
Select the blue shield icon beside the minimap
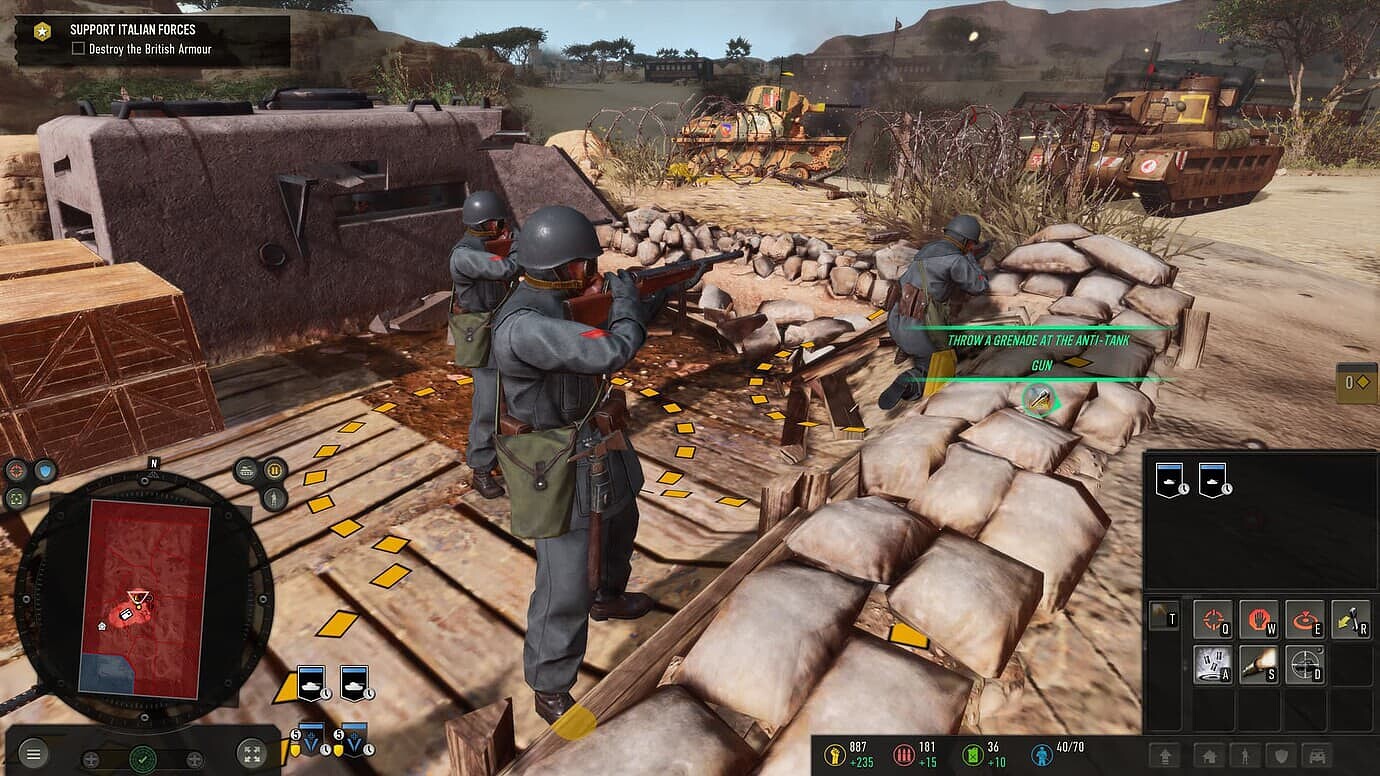tap(44, 470)
